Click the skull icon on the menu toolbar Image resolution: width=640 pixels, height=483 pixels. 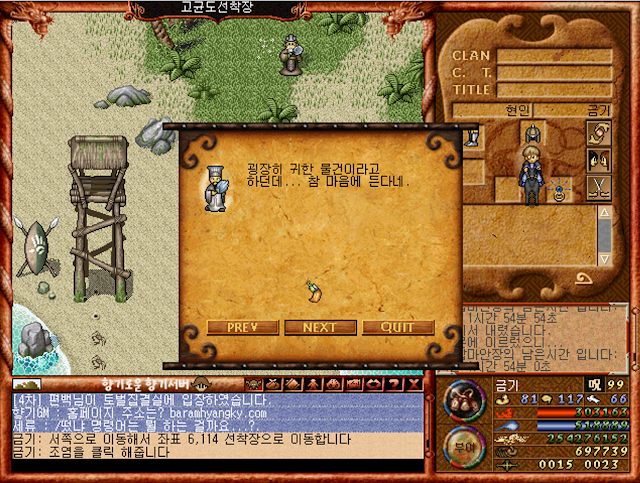pos(254,384)
